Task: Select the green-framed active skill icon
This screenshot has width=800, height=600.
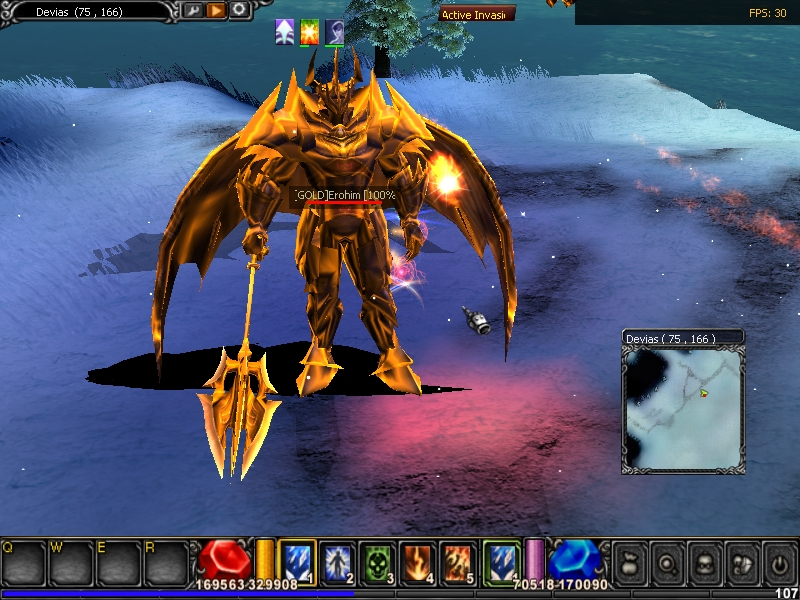Action: [502, 561]
